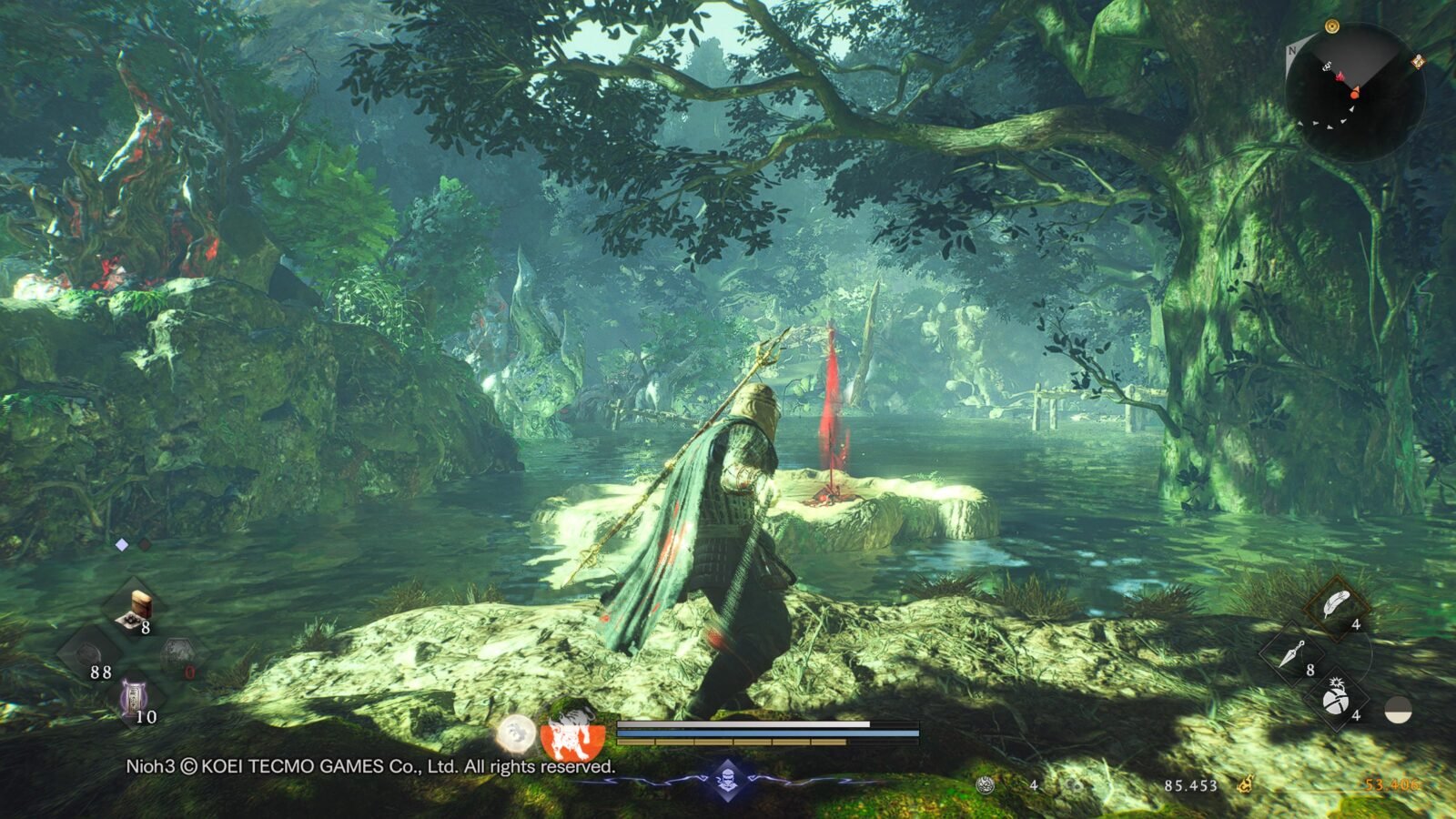The width and height of the screenshot is (1456, 819).
Task: Choose the bomb ninjutsu slot
Action: click(x=1336, y=698)
